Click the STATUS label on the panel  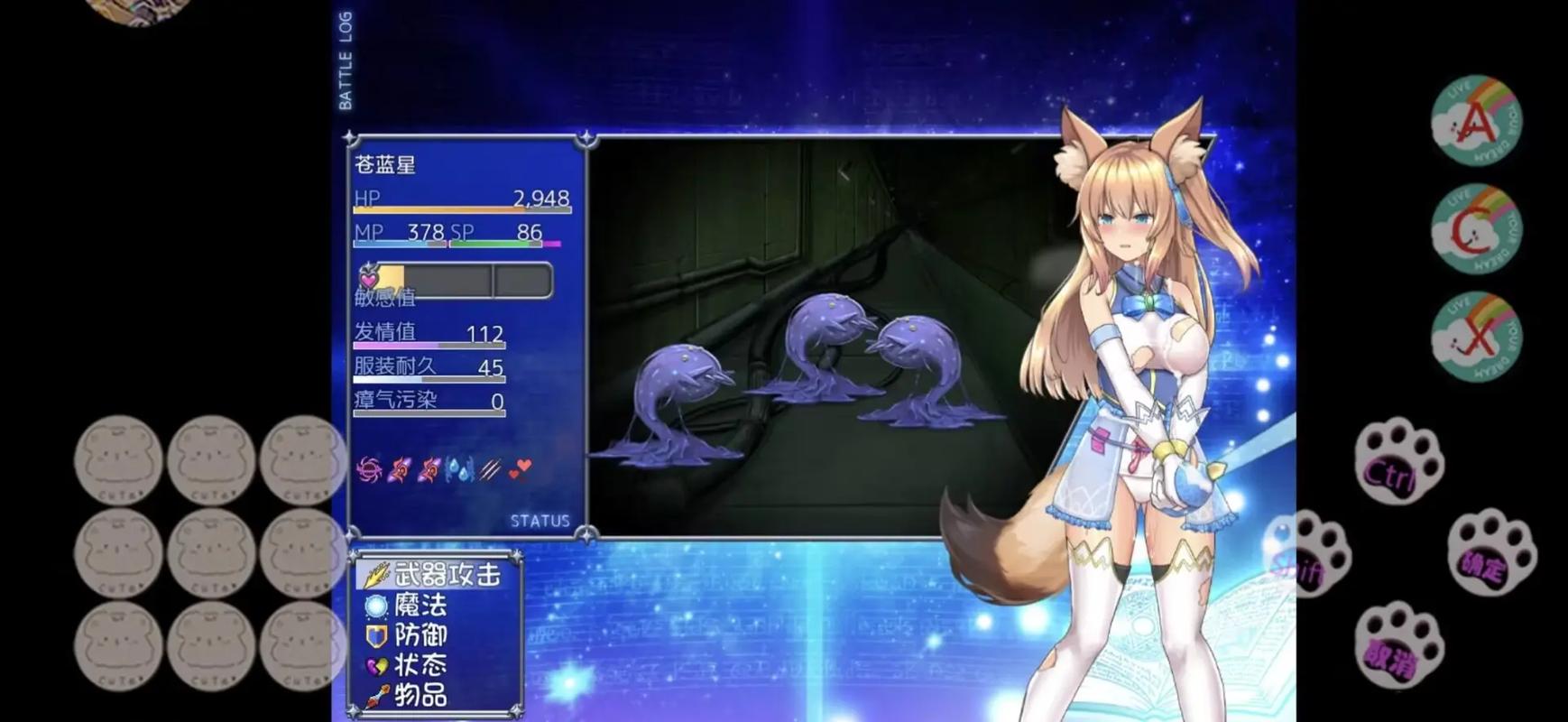click(540, 521)
